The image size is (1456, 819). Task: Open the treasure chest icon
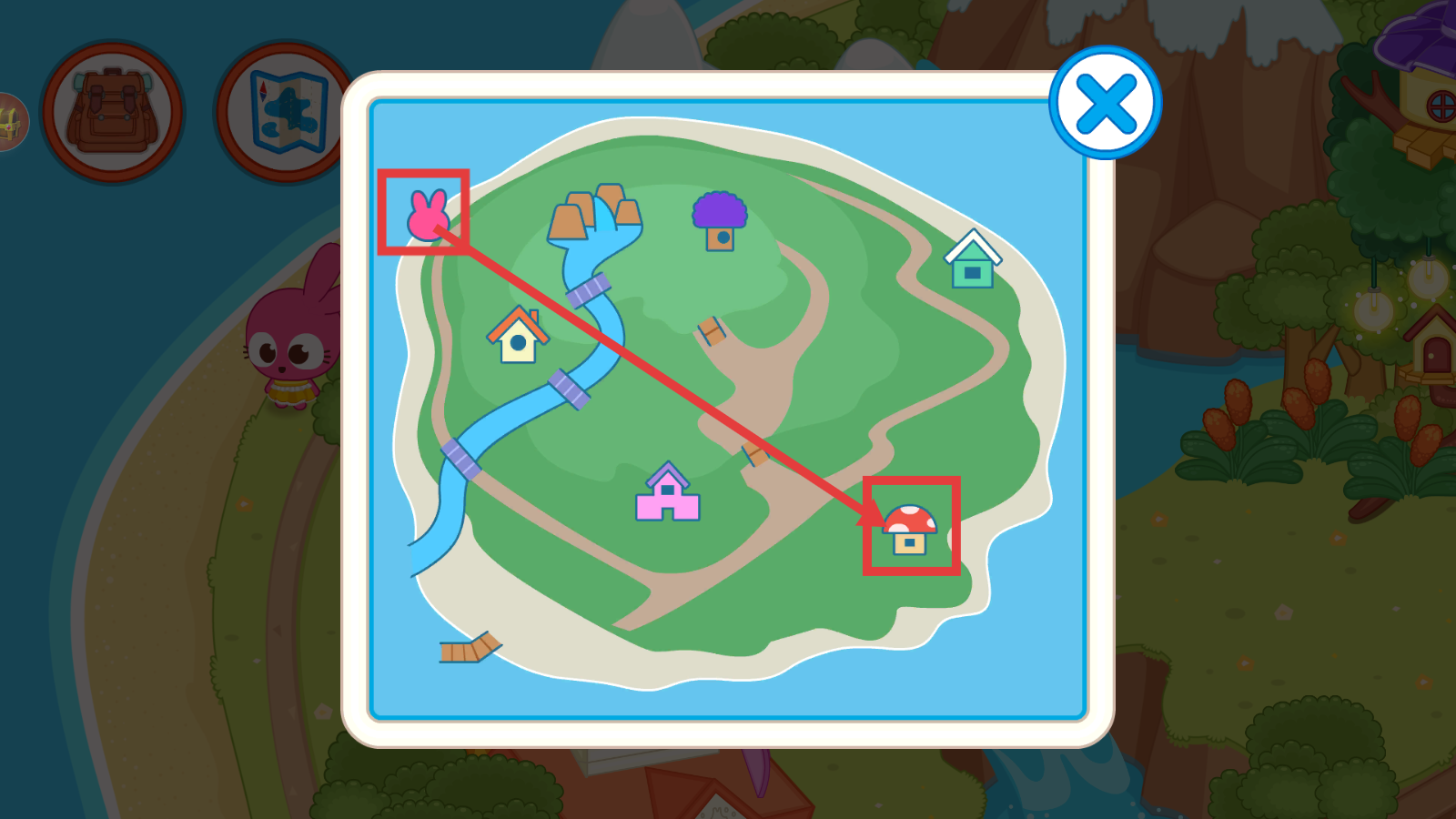pos(9,121)
